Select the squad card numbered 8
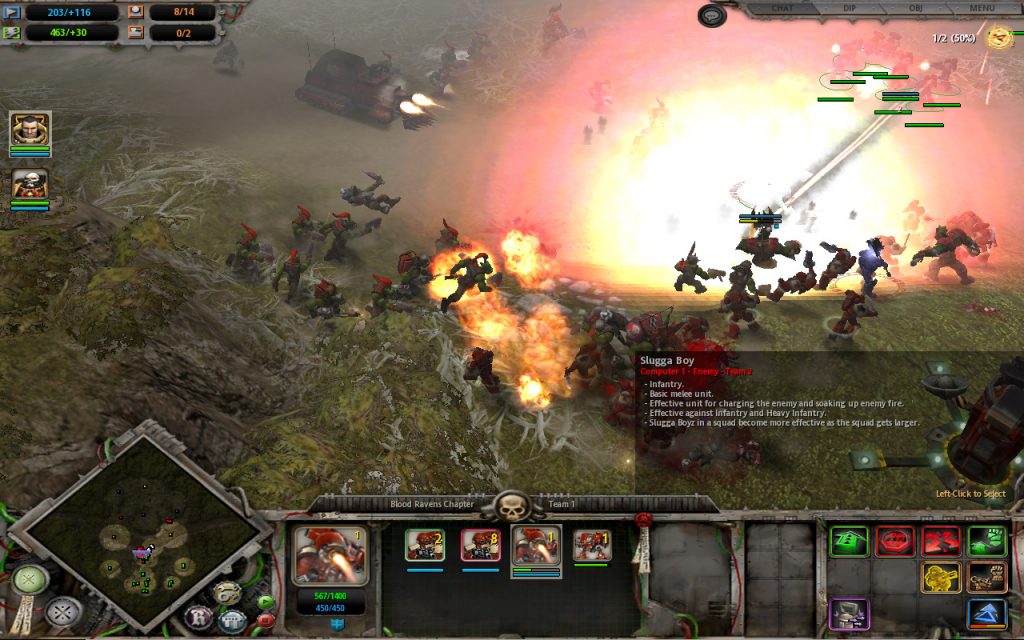This screenshot has width=1024, height=640. 480,545
